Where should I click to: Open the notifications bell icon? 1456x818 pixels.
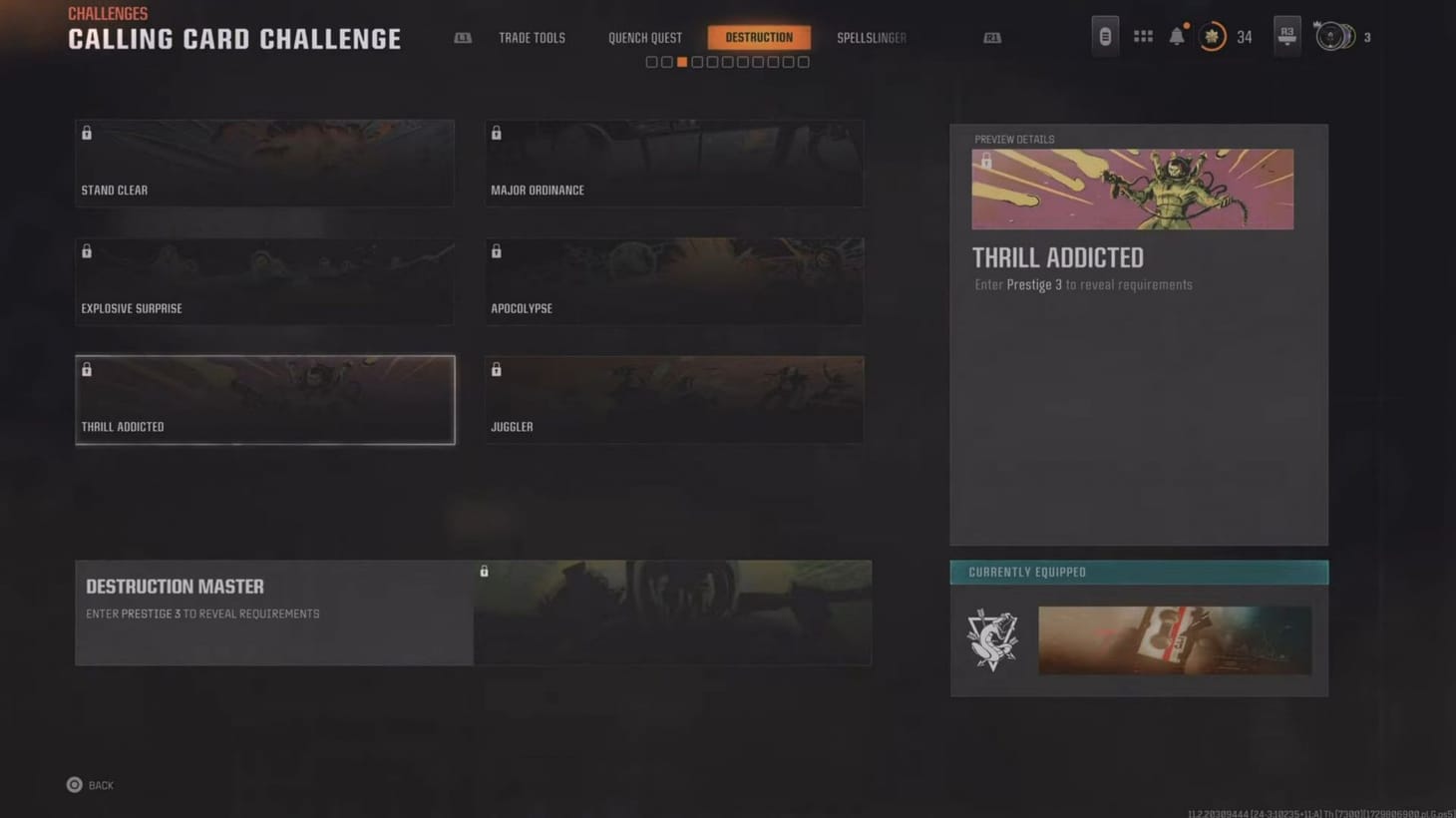1177,36
